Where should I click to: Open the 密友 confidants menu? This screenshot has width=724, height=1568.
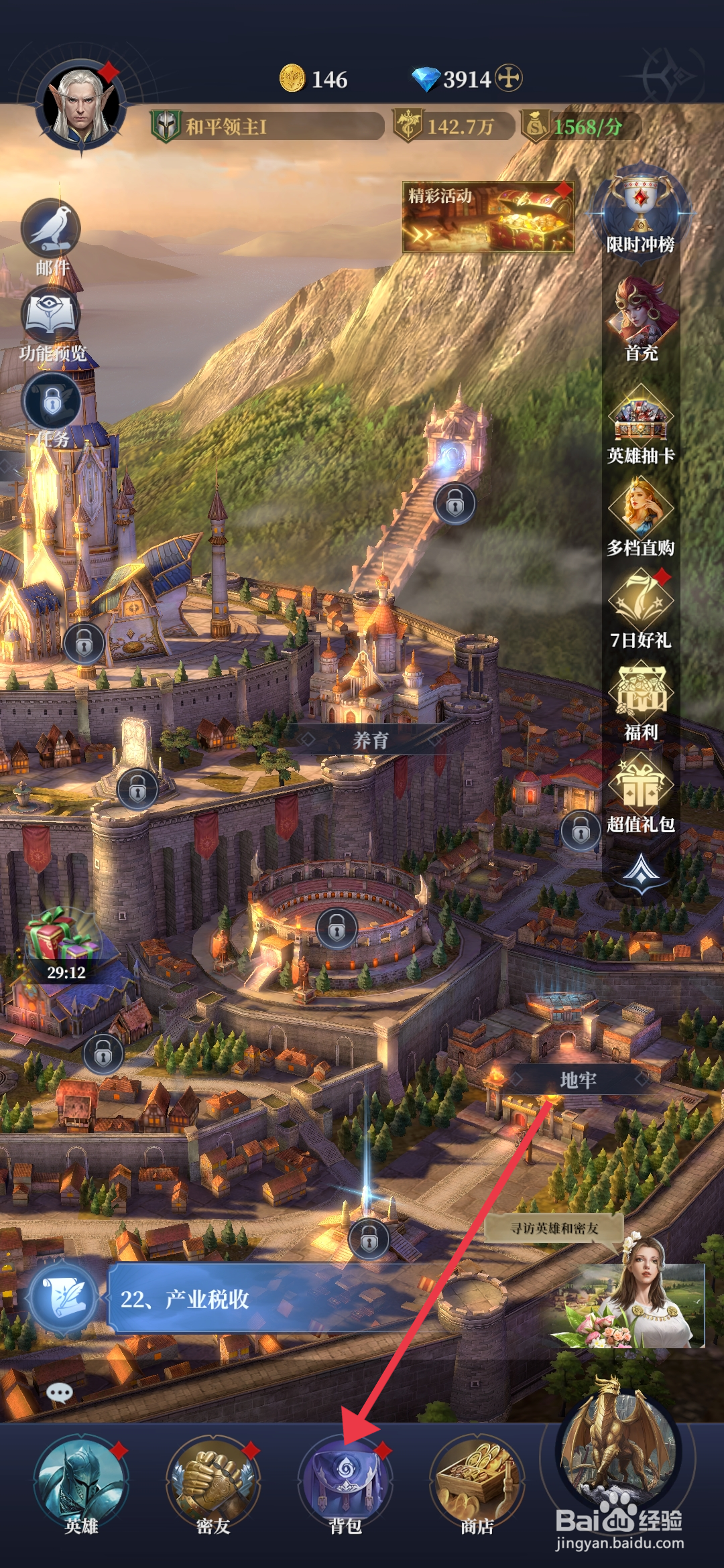[213, 1482]
